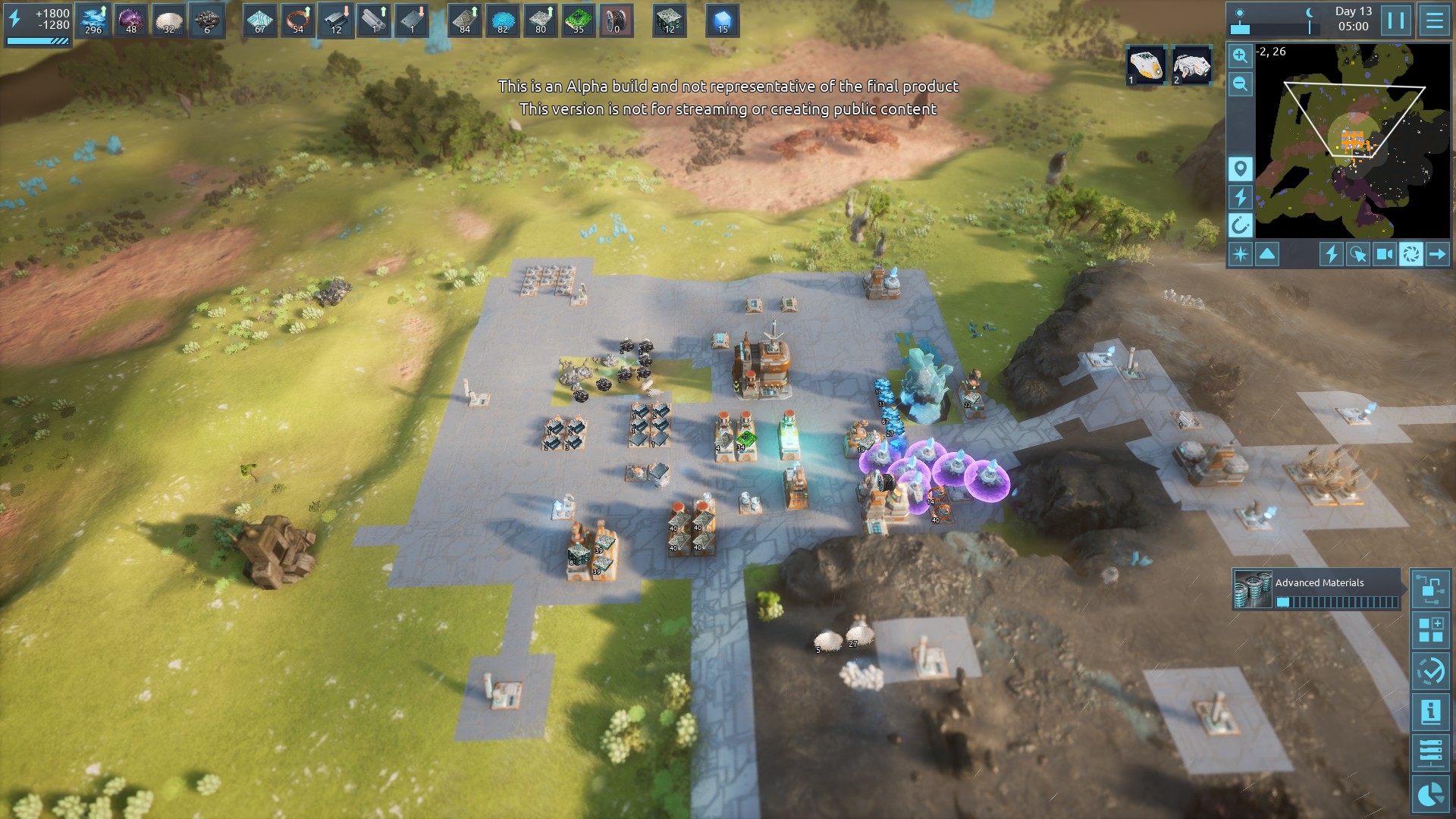Click the right arrow button under minimap
1456x819 pixels.
click(1437, 254)
